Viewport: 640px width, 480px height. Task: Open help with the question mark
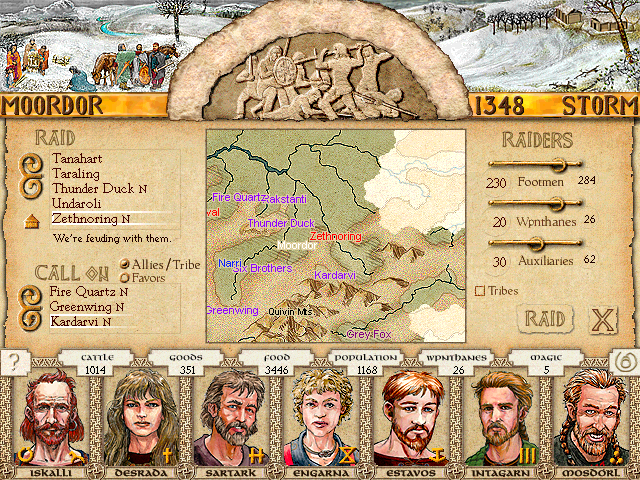point(13,362)
